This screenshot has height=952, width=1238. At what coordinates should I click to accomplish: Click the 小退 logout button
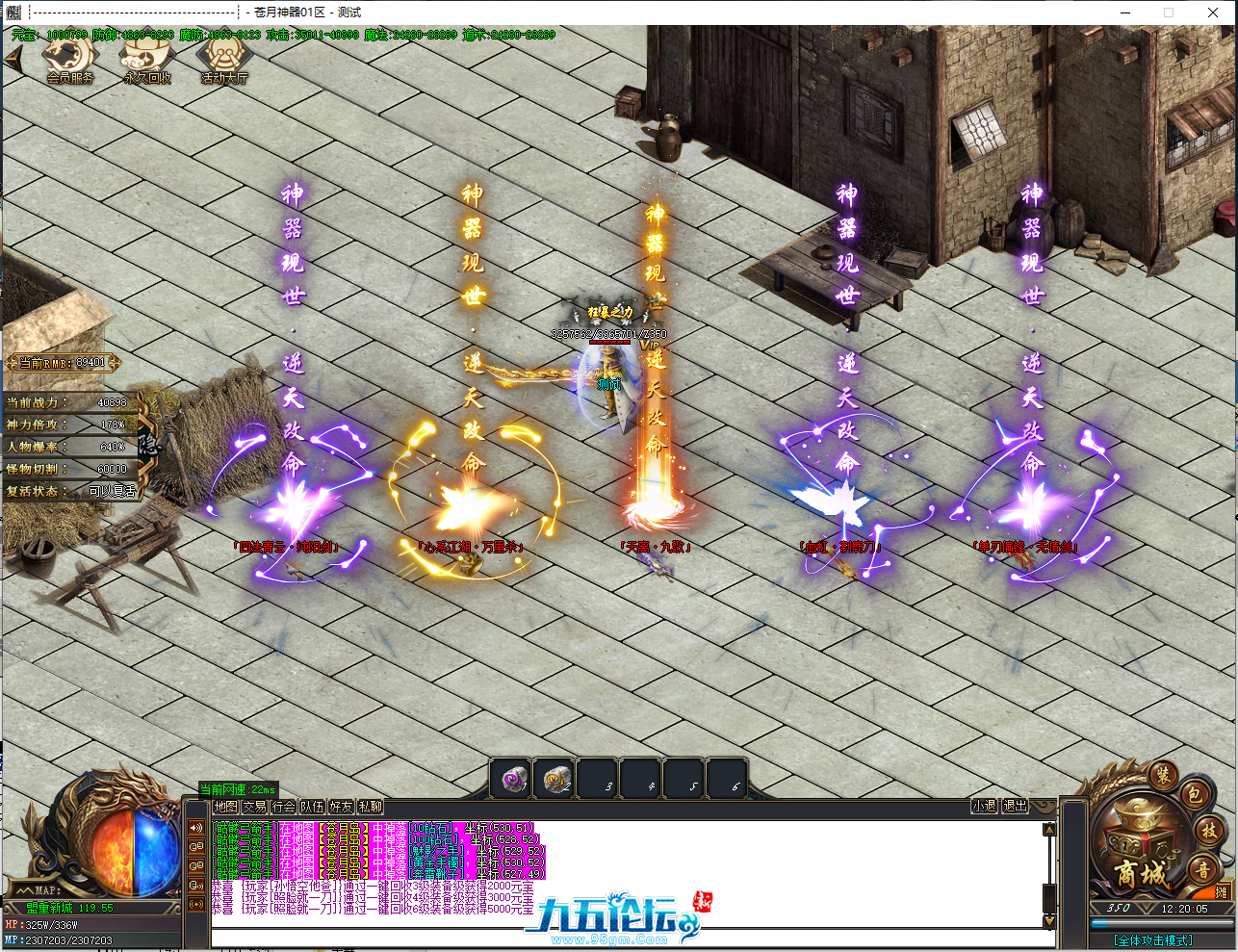(x=984, y=806)
